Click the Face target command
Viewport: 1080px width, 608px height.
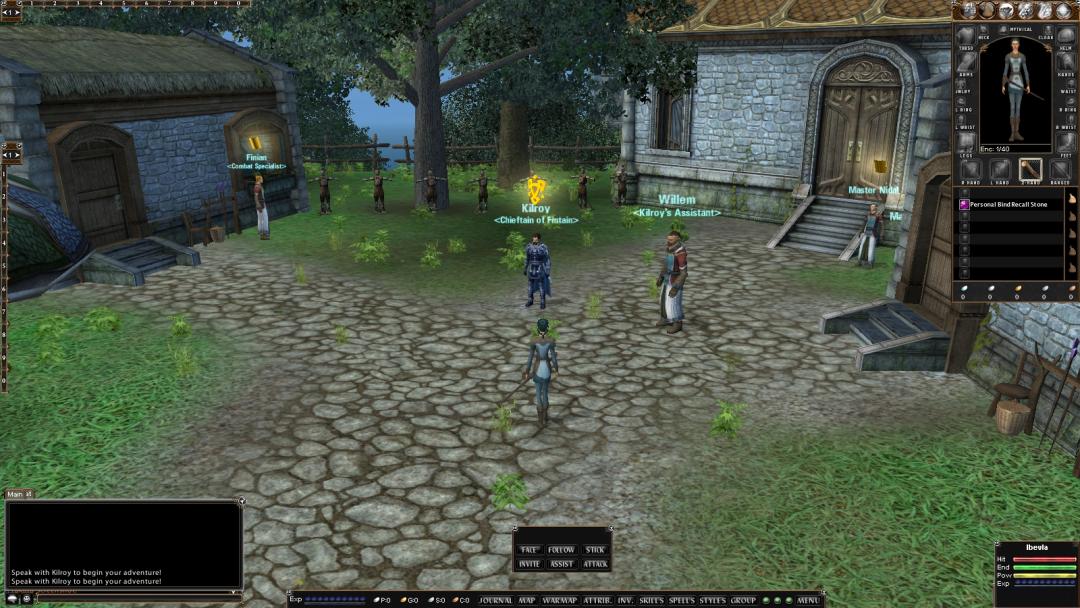pos(529,550)
